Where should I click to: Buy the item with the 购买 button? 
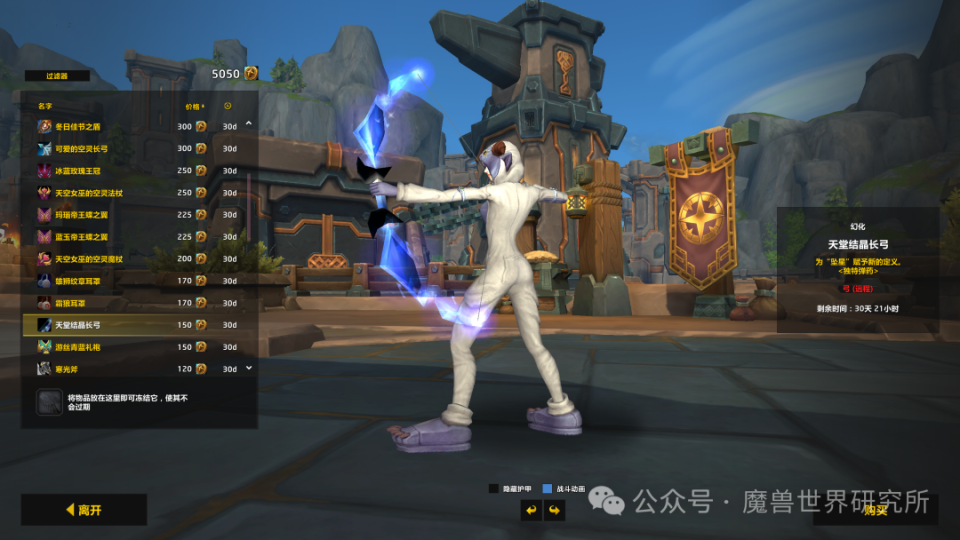[875, 510]
